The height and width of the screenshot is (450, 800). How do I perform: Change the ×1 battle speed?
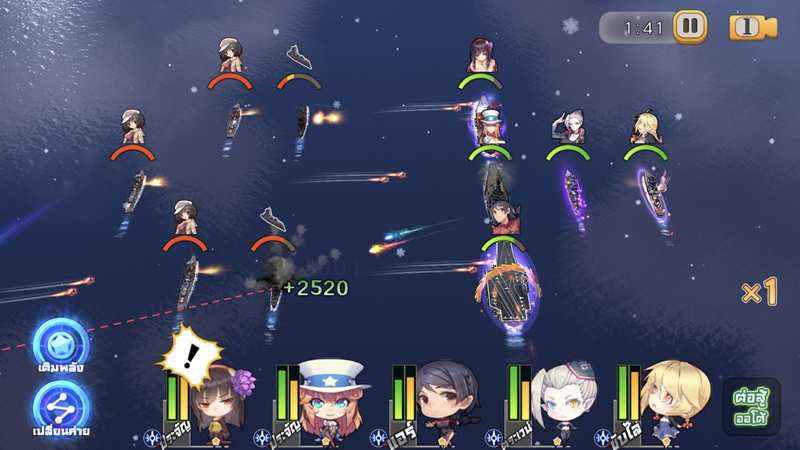[759, 292]
